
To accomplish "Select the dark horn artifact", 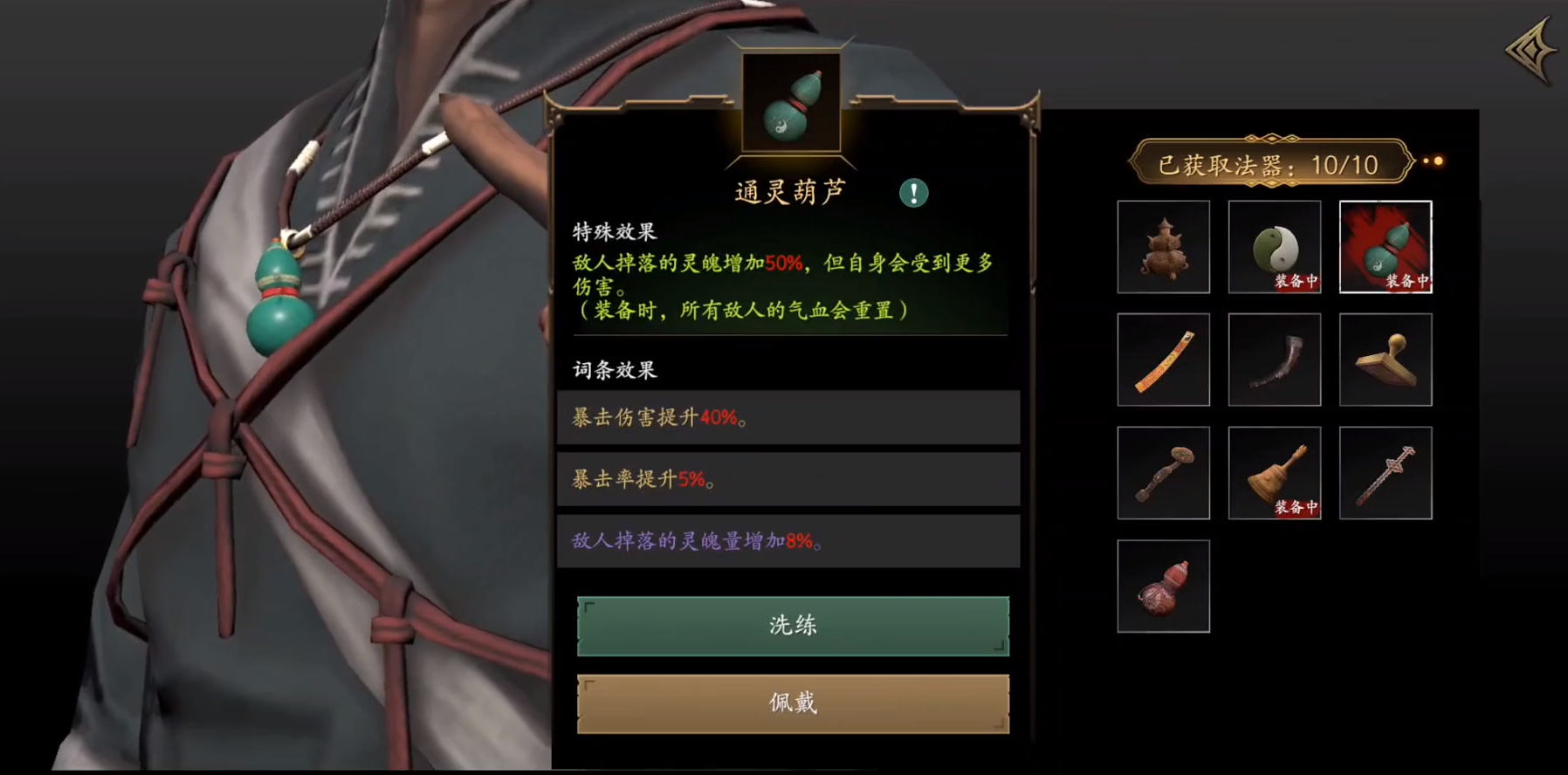I will 1274,359.
